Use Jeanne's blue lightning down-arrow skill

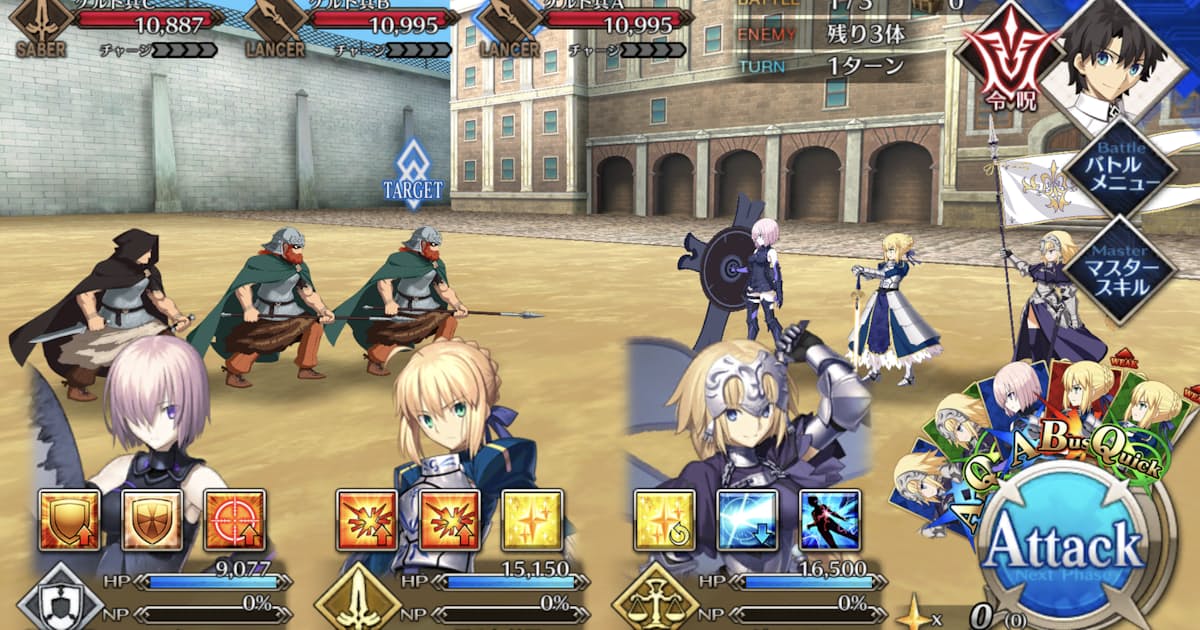(x=748, y=520)
